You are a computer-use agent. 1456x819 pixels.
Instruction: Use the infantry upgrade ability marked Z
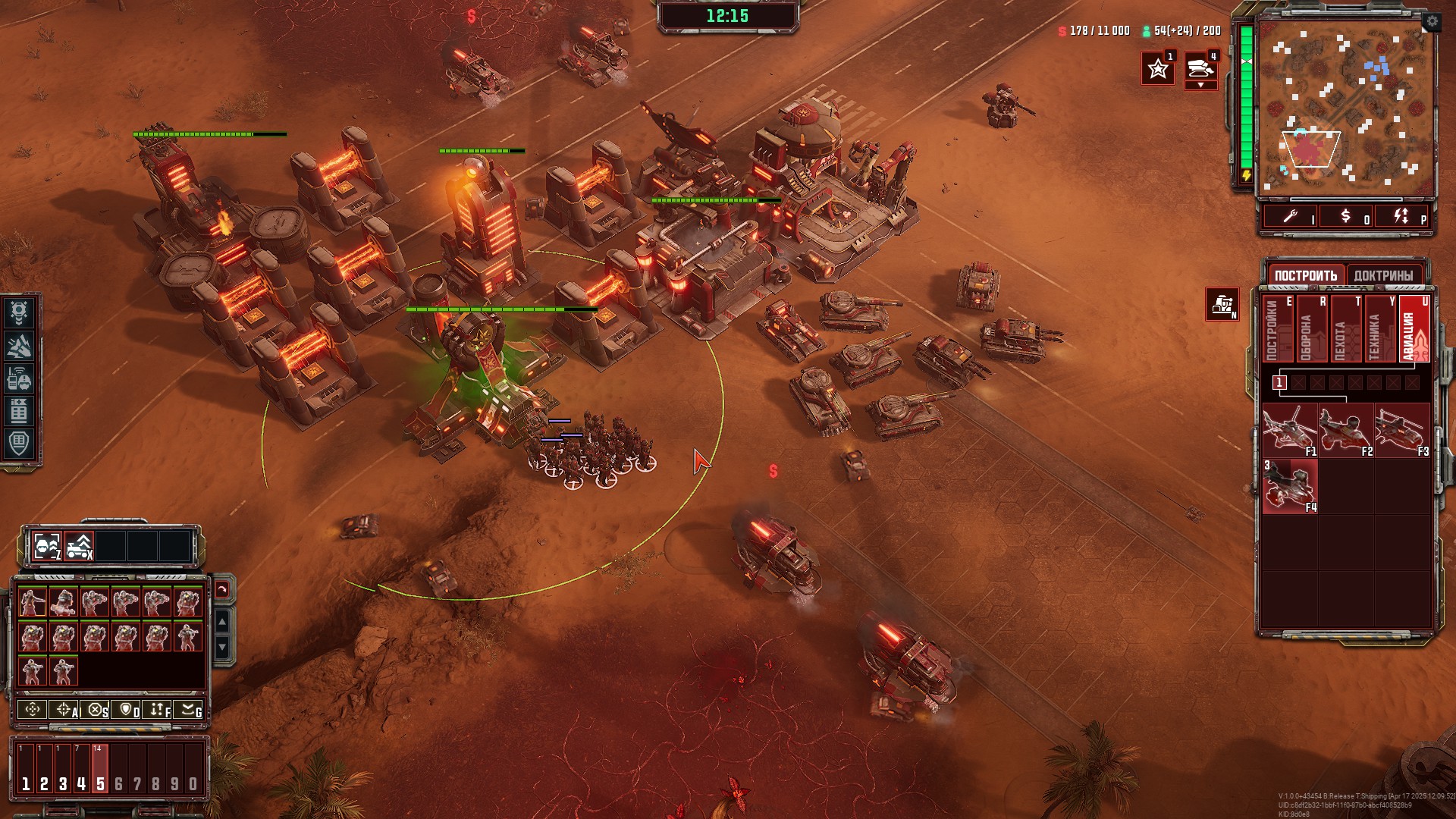(x=47, y=546)
